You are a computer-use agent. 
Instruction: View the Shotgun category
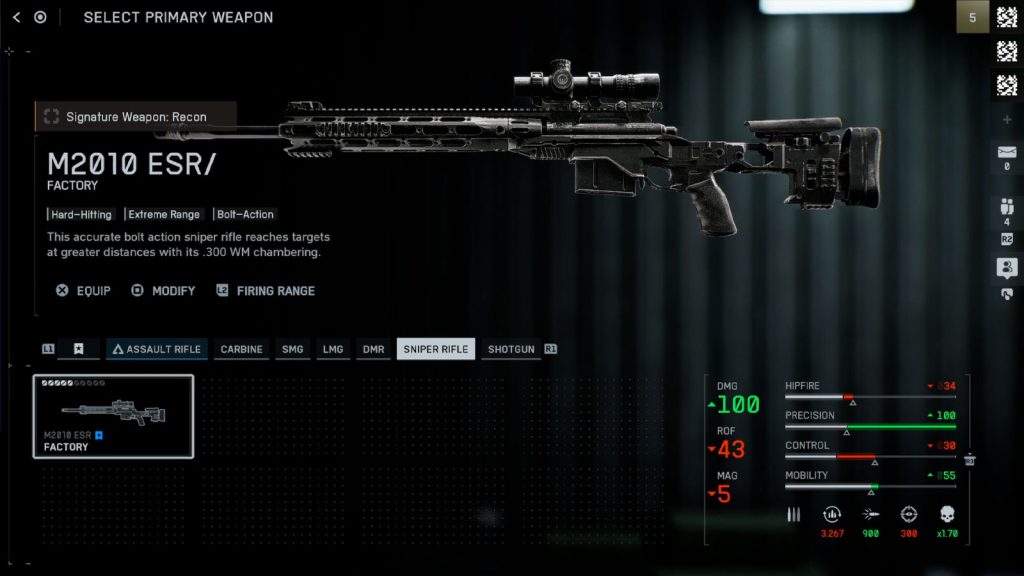(510, 349)
